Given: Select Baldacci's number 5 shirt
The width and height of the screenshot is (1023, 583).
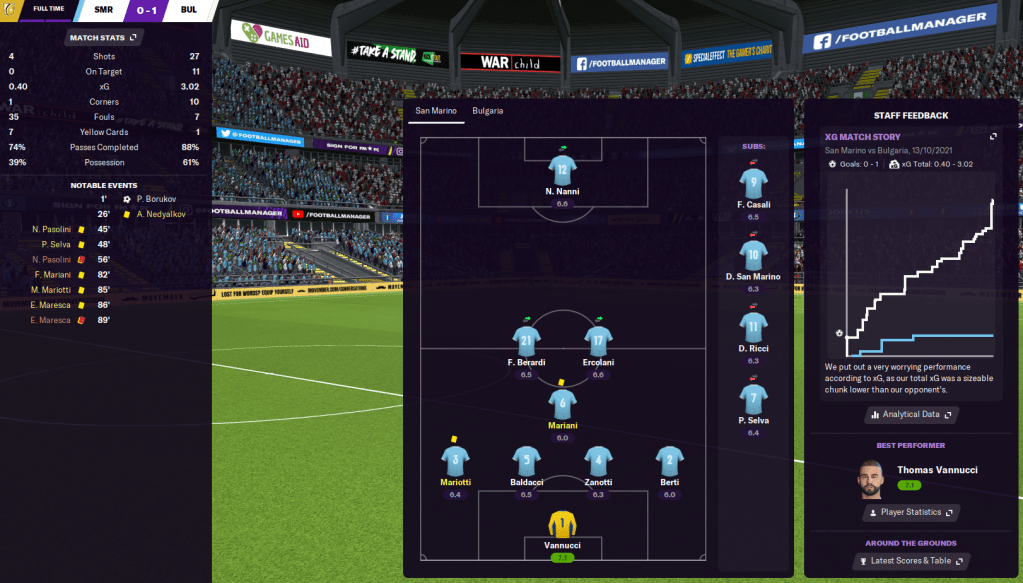Looking at the screenshot, I should (x=526, y=461).
